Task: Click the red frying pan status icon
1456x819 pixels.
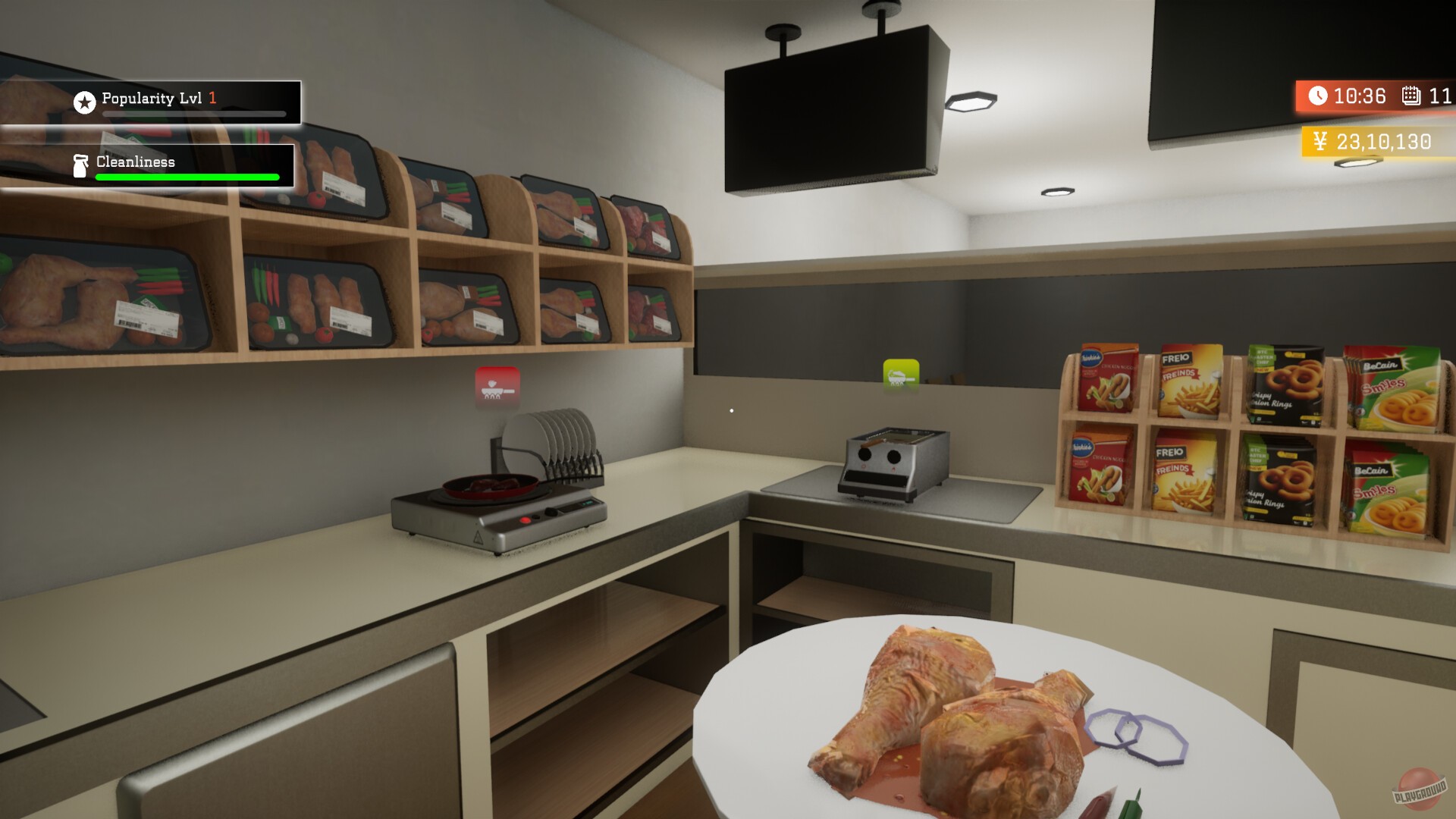Action: 497,386
